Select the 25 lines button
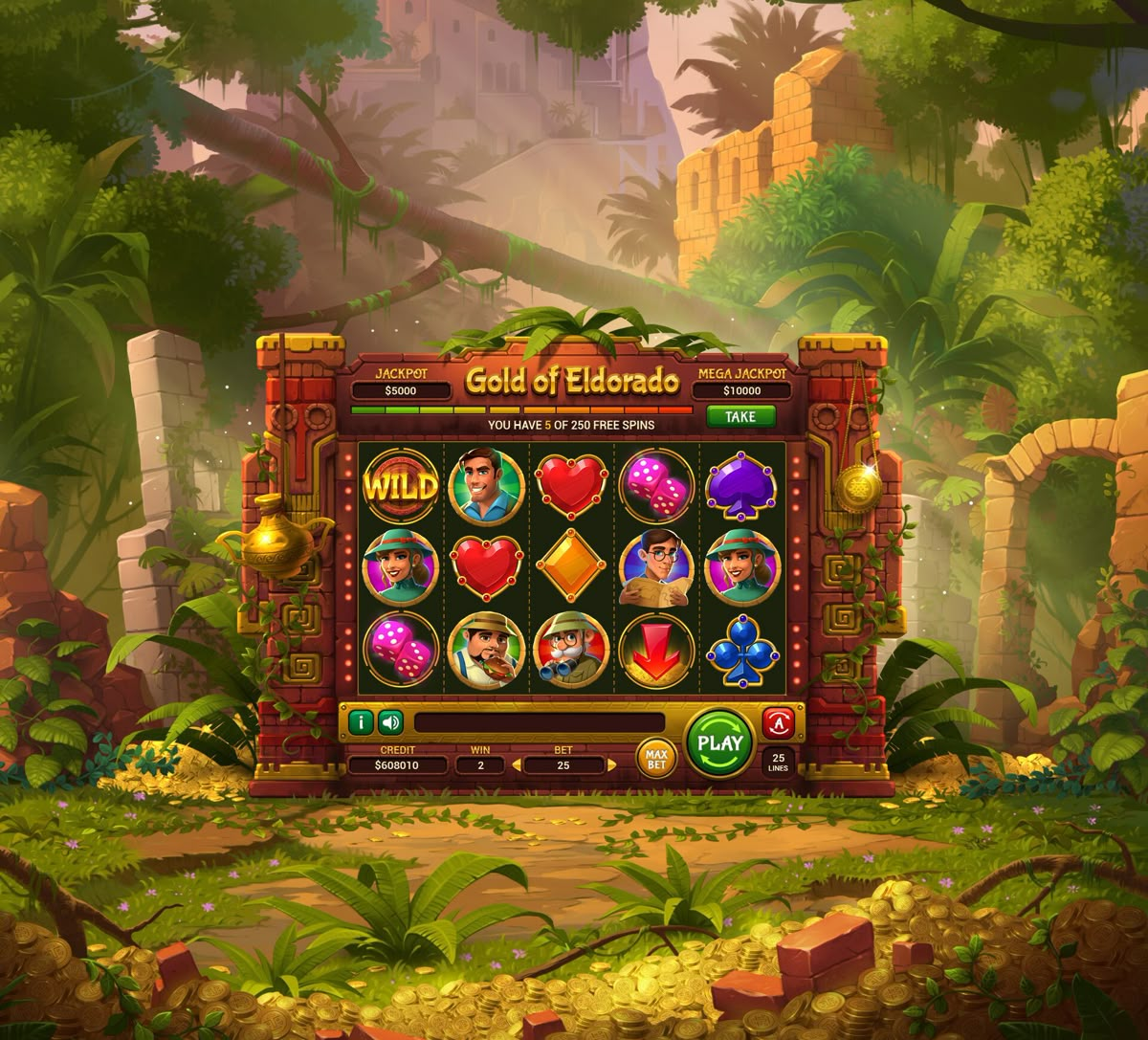 coord(779,763)
